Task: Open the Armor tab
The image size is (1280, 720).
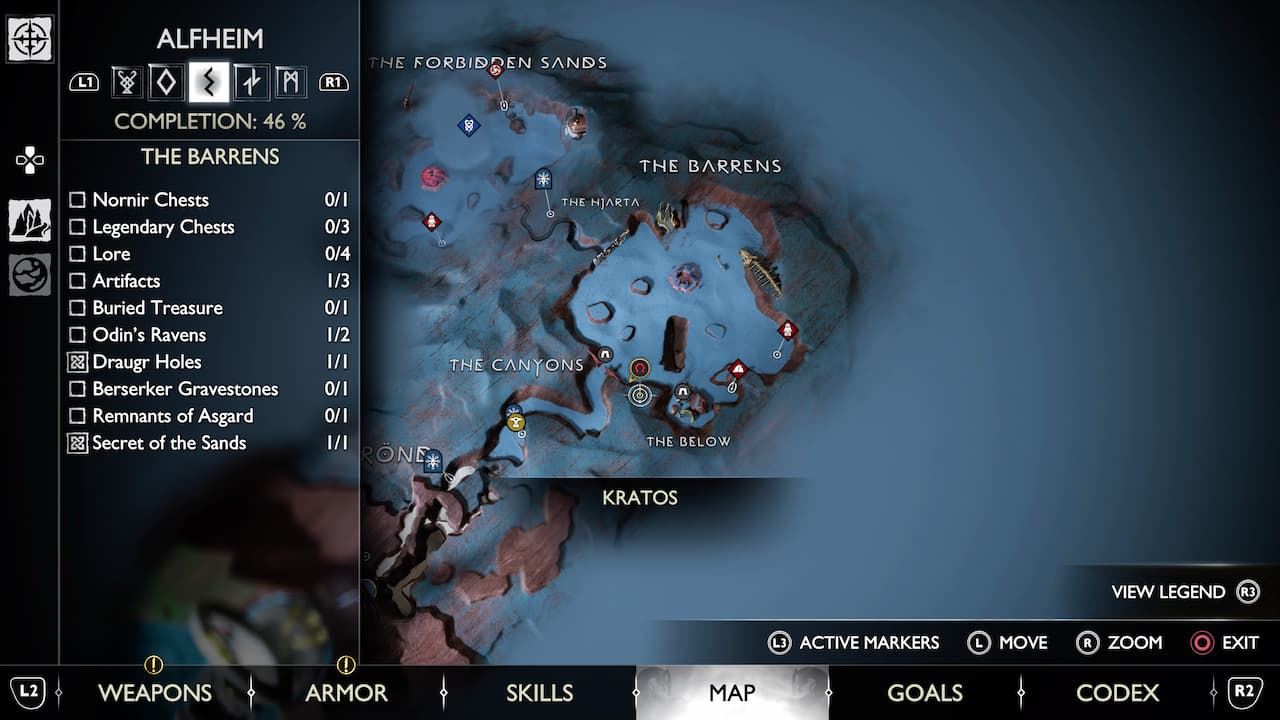Action: point(346,692)
